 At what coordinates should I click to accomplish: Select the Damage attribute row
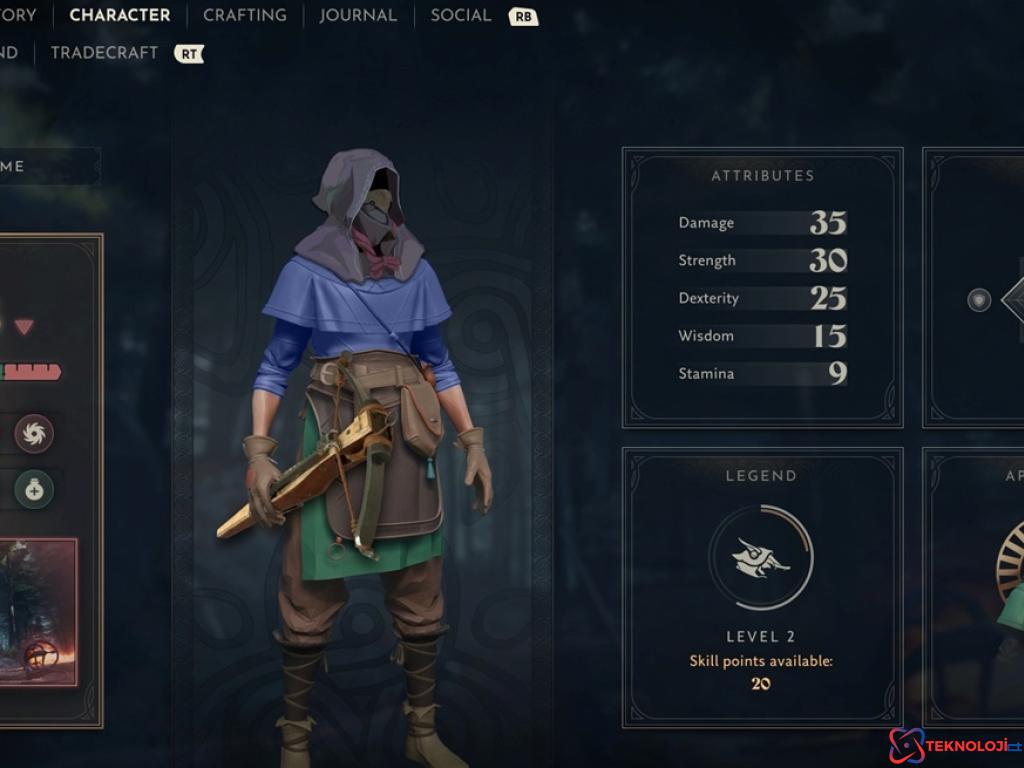point(762,223)
